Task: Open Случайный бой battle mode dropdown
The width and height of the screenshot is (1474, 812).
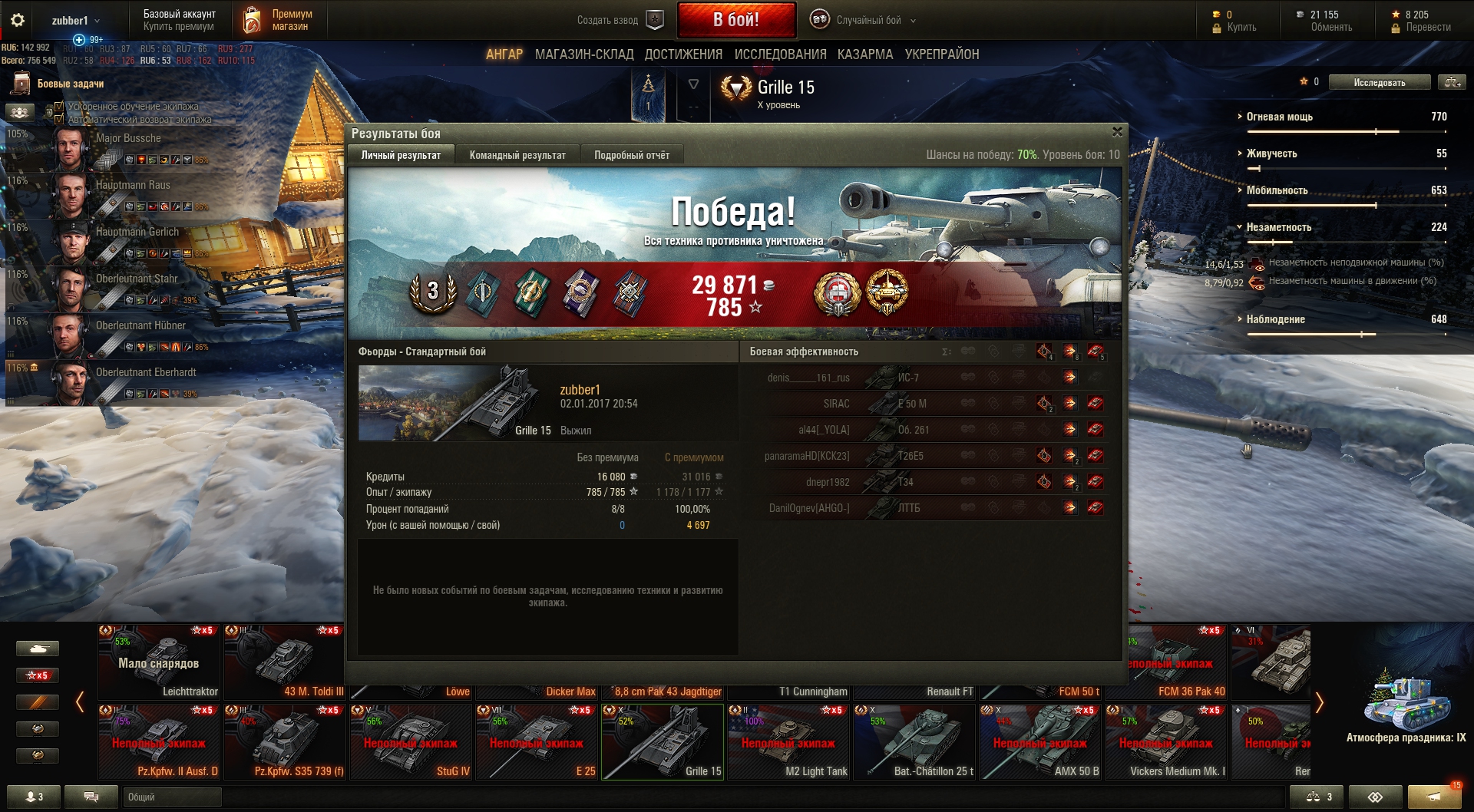Action: 866,21
